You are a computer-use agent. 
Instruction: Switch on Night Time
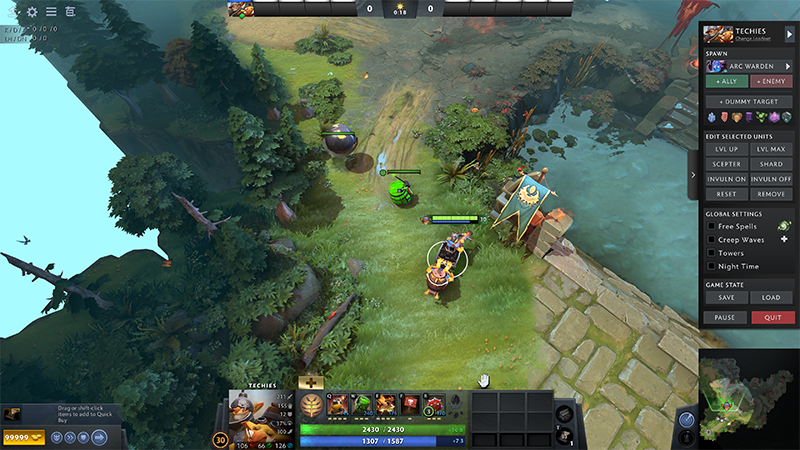[711, 266]
